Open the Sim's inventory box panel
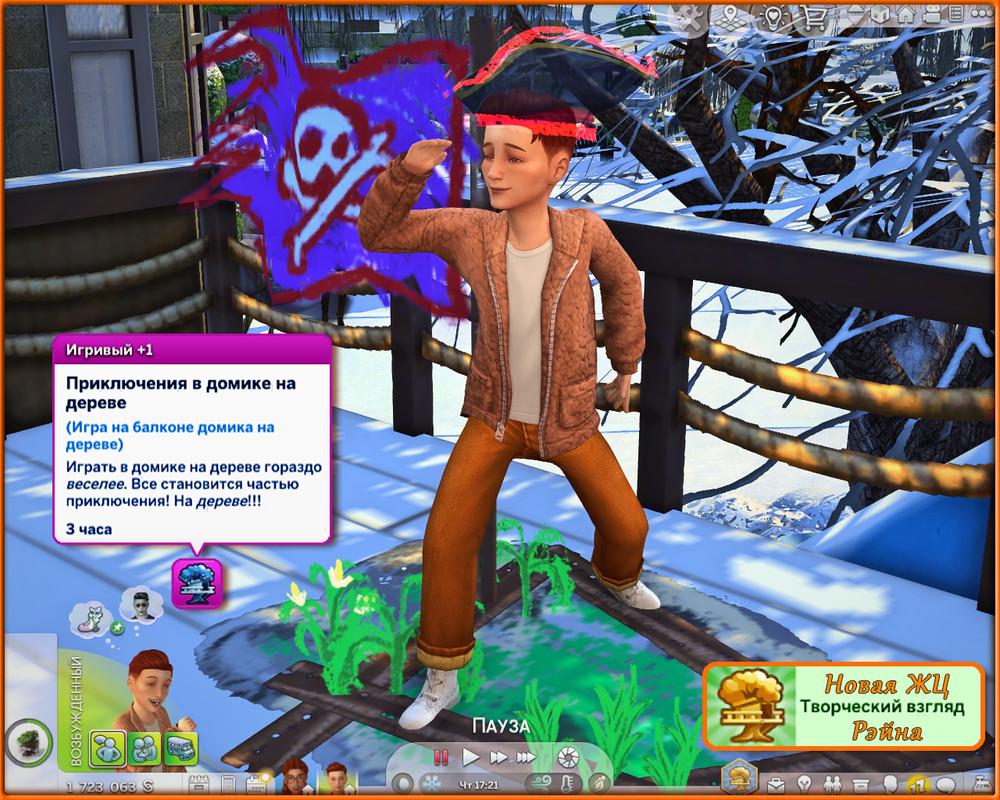The height and width of the screenshot is (800, 1000). pos(860,782)
